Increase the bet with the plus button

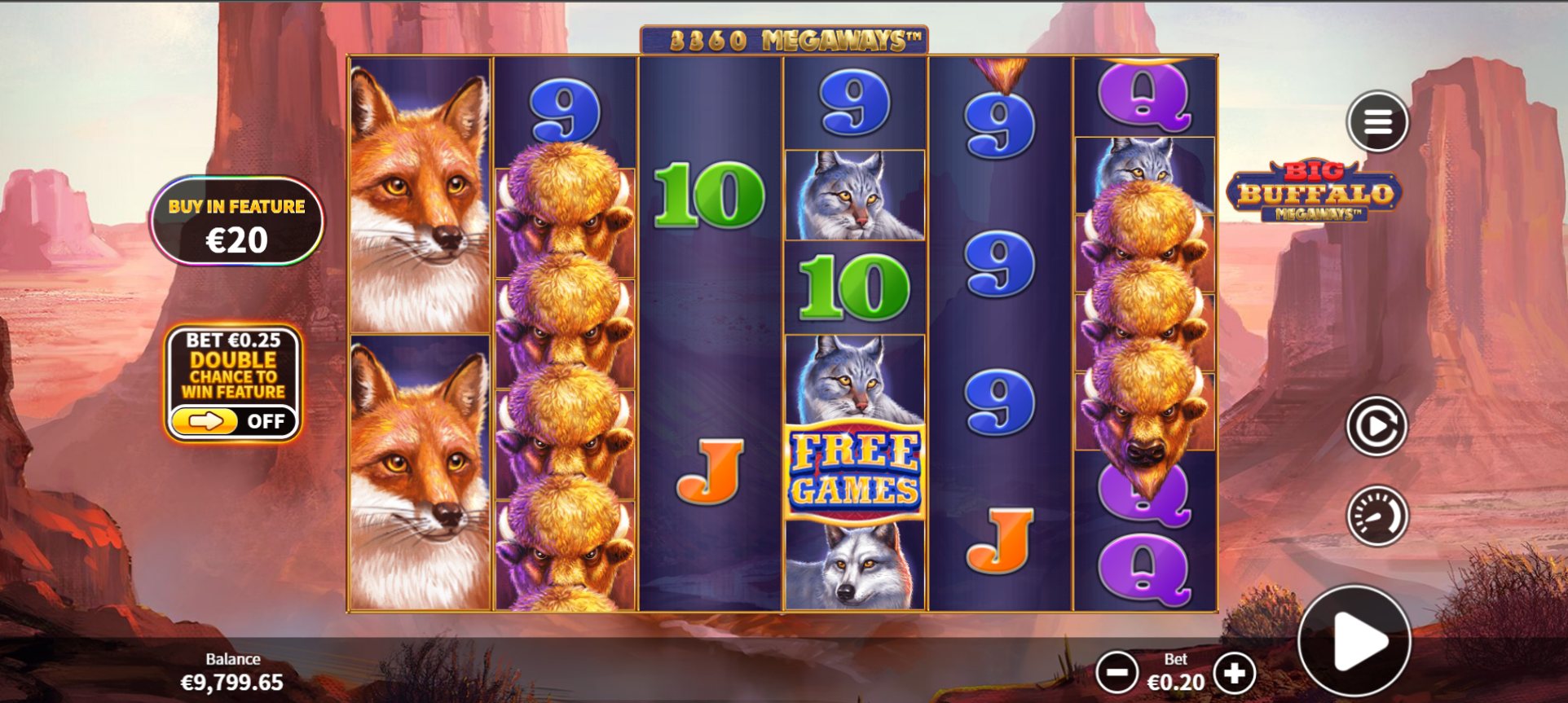pos(1234,673)
